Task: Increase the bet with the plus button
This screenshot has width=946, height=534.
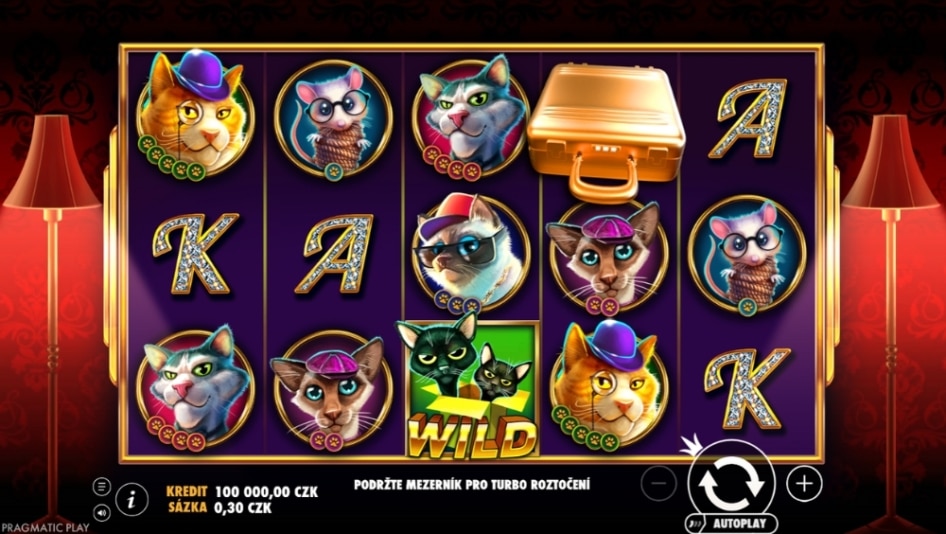Action: point(804,484)
